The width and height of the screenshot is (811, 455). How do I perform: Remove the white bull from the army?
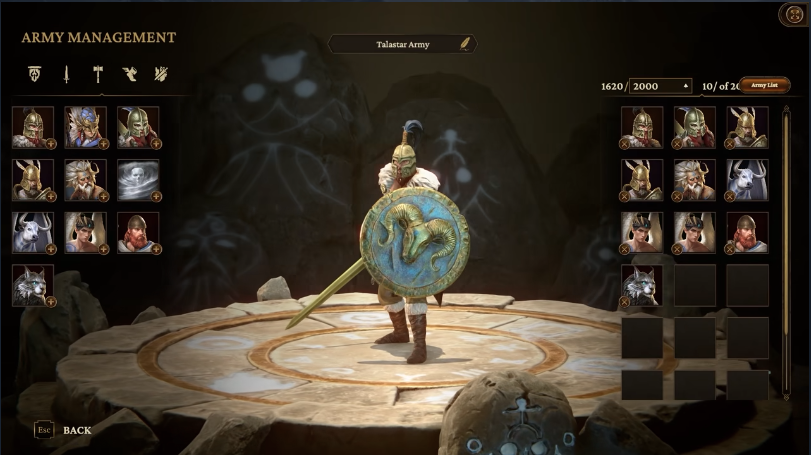coord(732,196)
